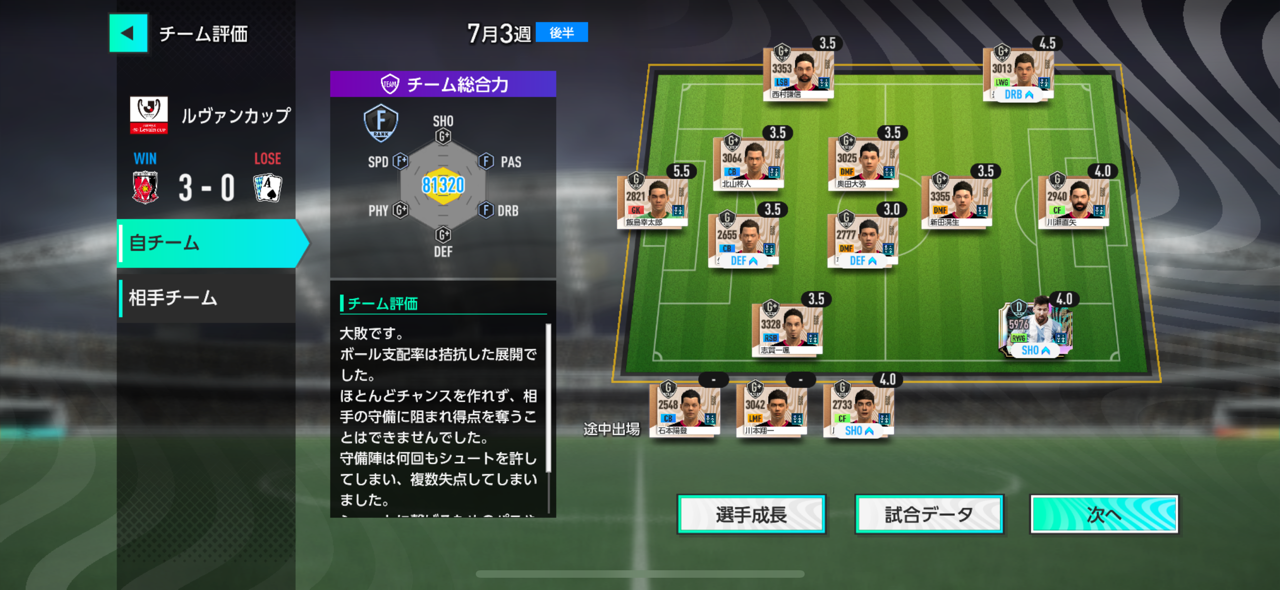The height and width of the screenshot is (590, 1280).
Task: Choose the CB player card with 2655
Action: point(742,240)
